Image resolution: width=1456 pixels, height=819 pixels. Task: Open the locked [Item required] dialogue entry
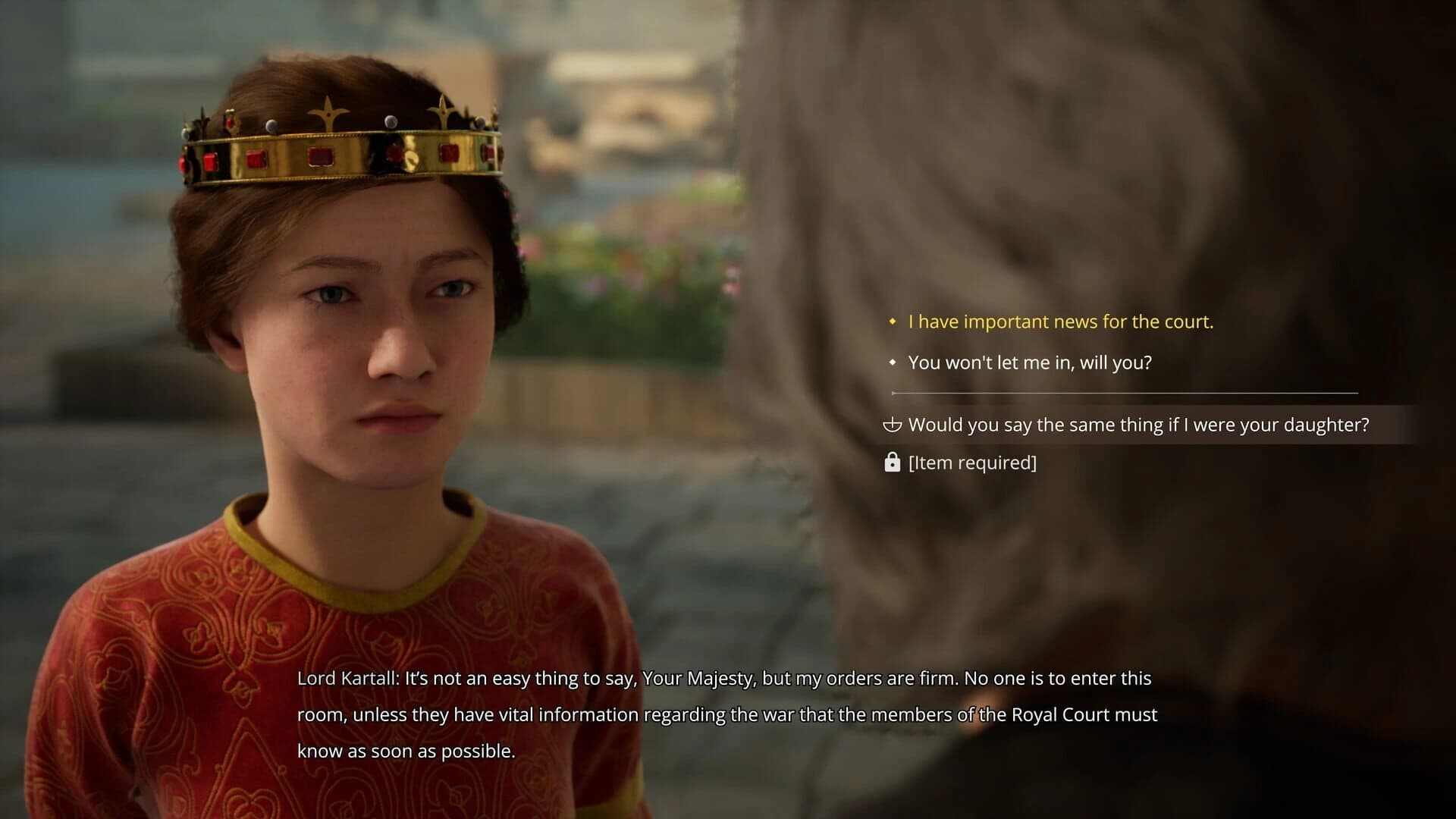971,462
